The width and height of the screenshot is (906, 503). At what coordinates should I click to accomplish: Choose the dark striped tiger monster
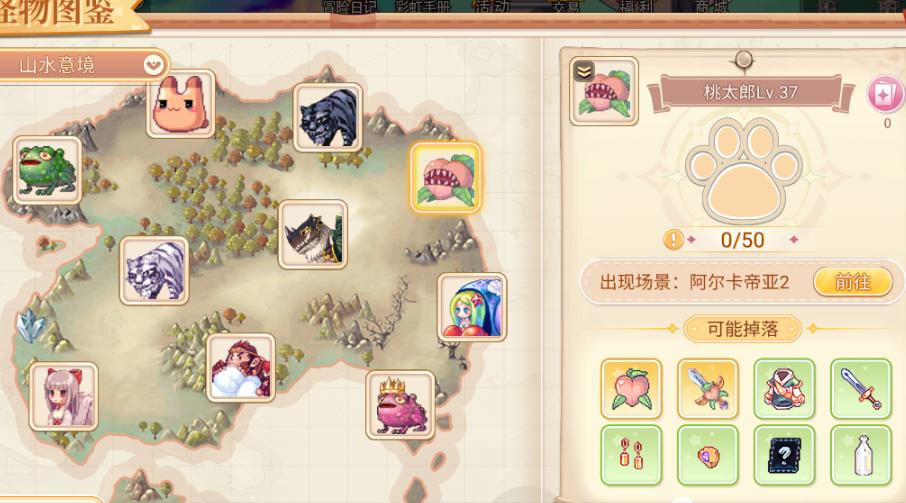327,117
